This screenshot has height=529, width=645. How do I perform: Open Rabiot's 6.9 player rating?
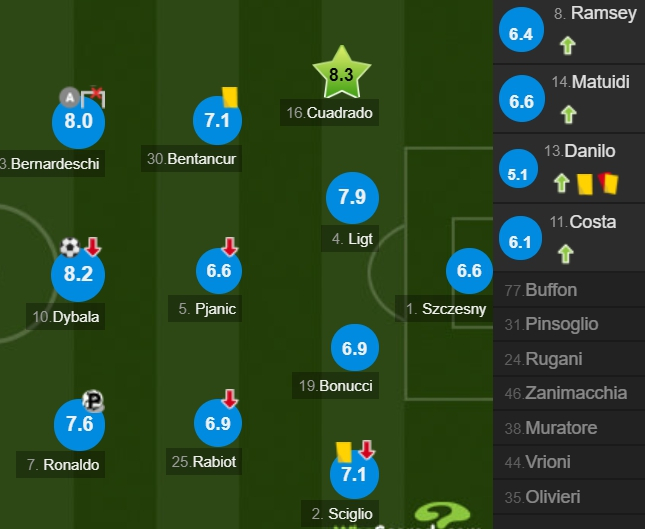[218, 424]
